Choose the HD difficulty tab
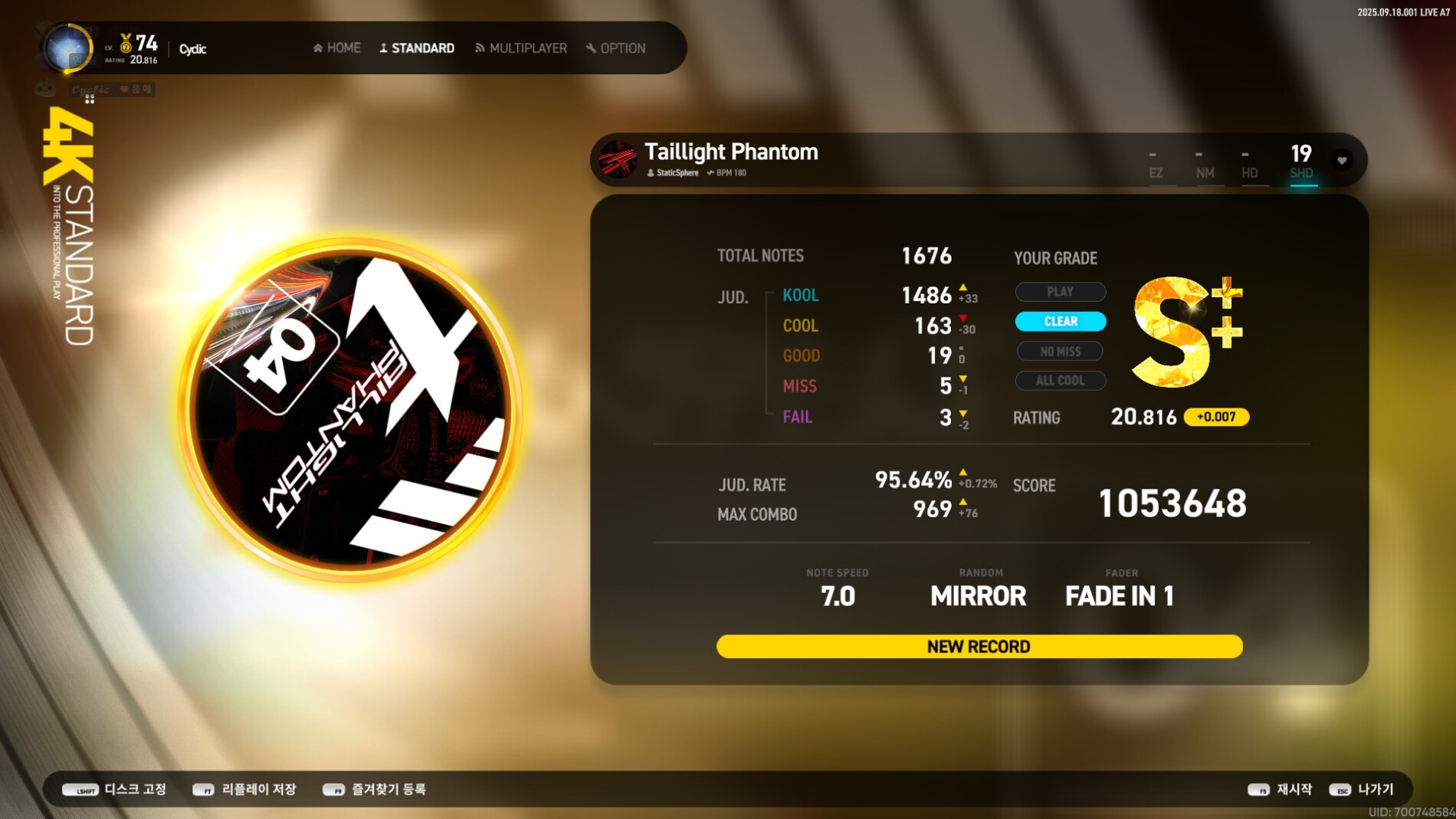Viewport: 1456px width, 819px height. [x=1249, y=165]
